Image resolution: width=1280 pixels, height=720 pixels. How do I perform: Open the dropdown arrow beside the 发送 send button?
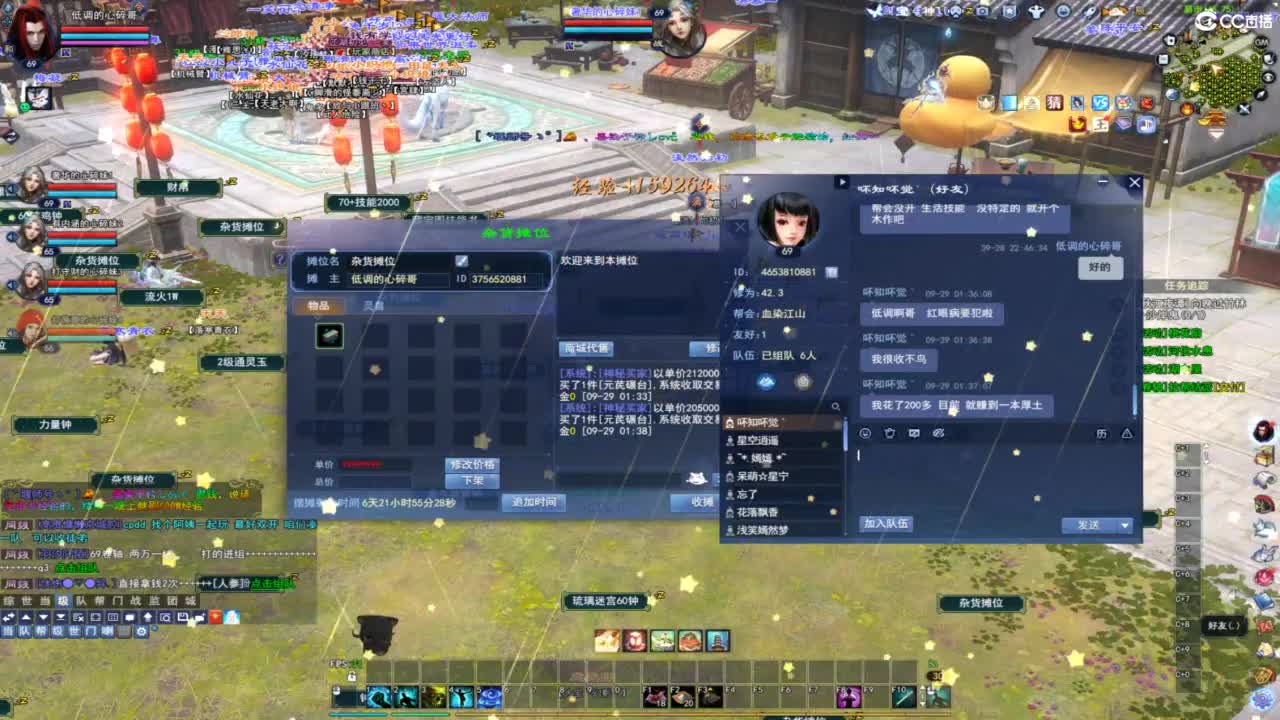coord(1124,525)
